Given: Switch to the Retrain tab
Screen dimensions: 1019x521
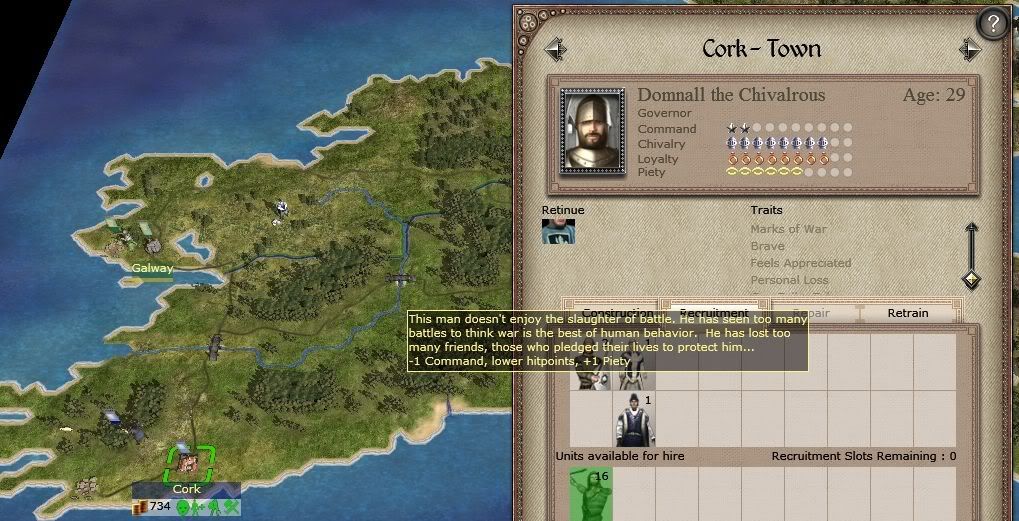Looking at the screenshot, I should 907,313.
